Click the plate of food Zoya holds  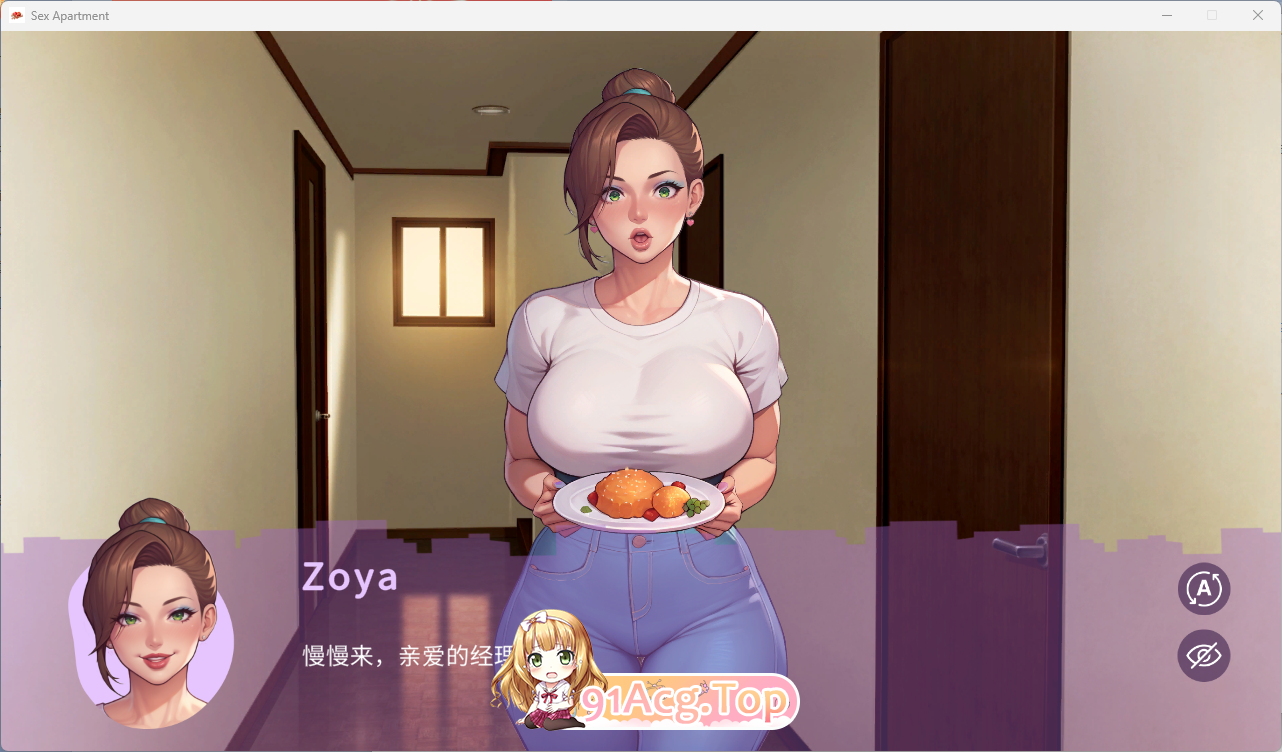[x=640, y=498]
